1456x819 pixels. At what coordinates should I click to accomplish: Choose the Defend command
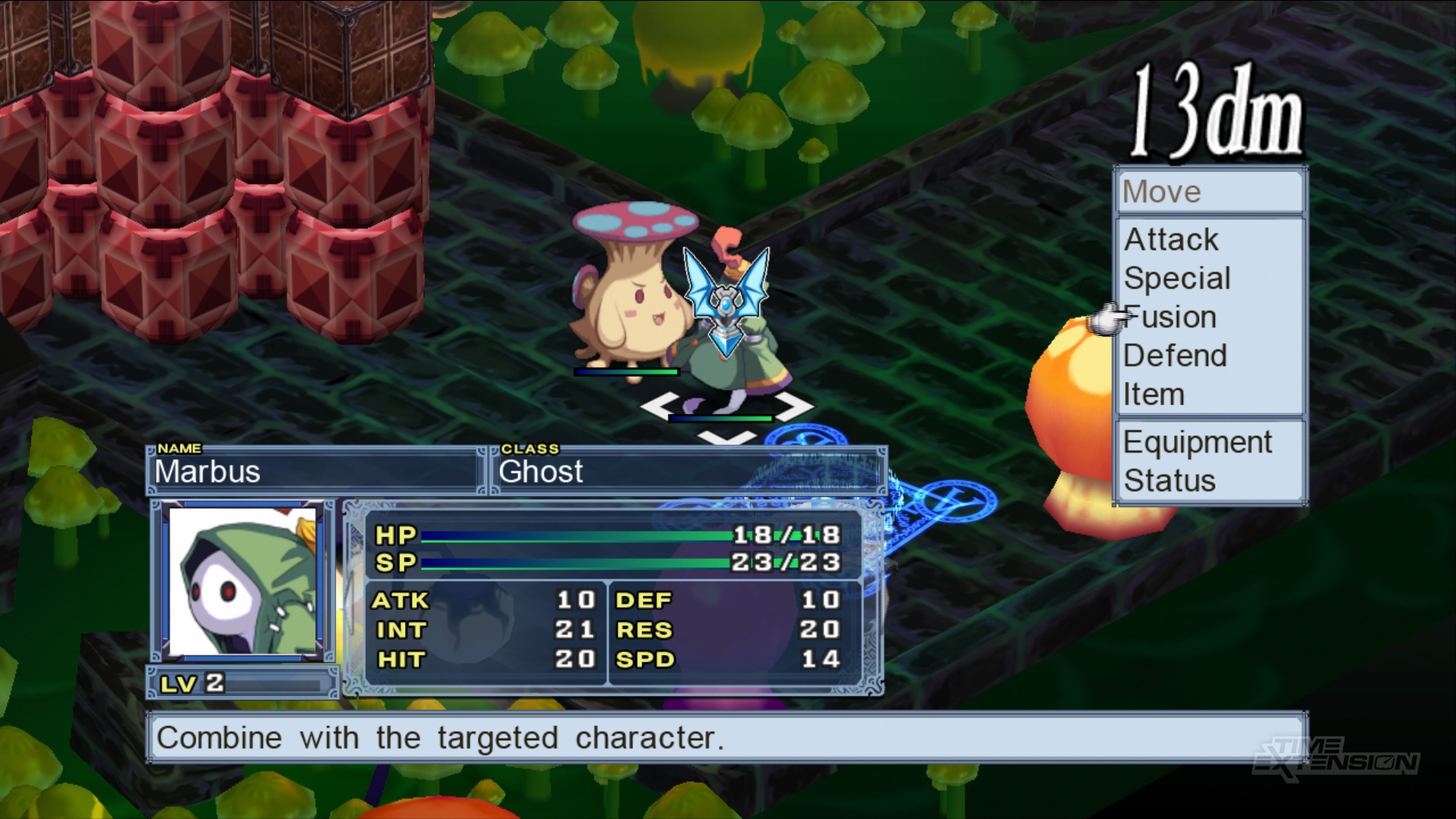[x=1175, y=356]
